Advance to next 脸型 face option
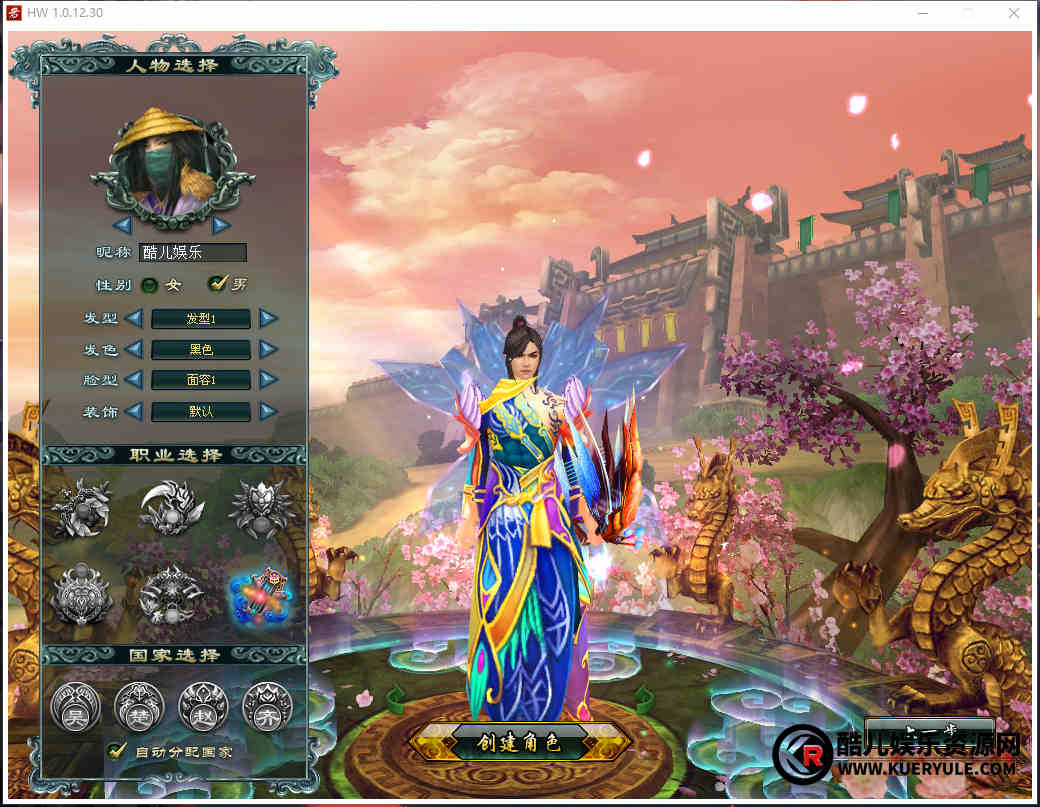This screenshot has width=1040, height=807. [x=268, y=380]
